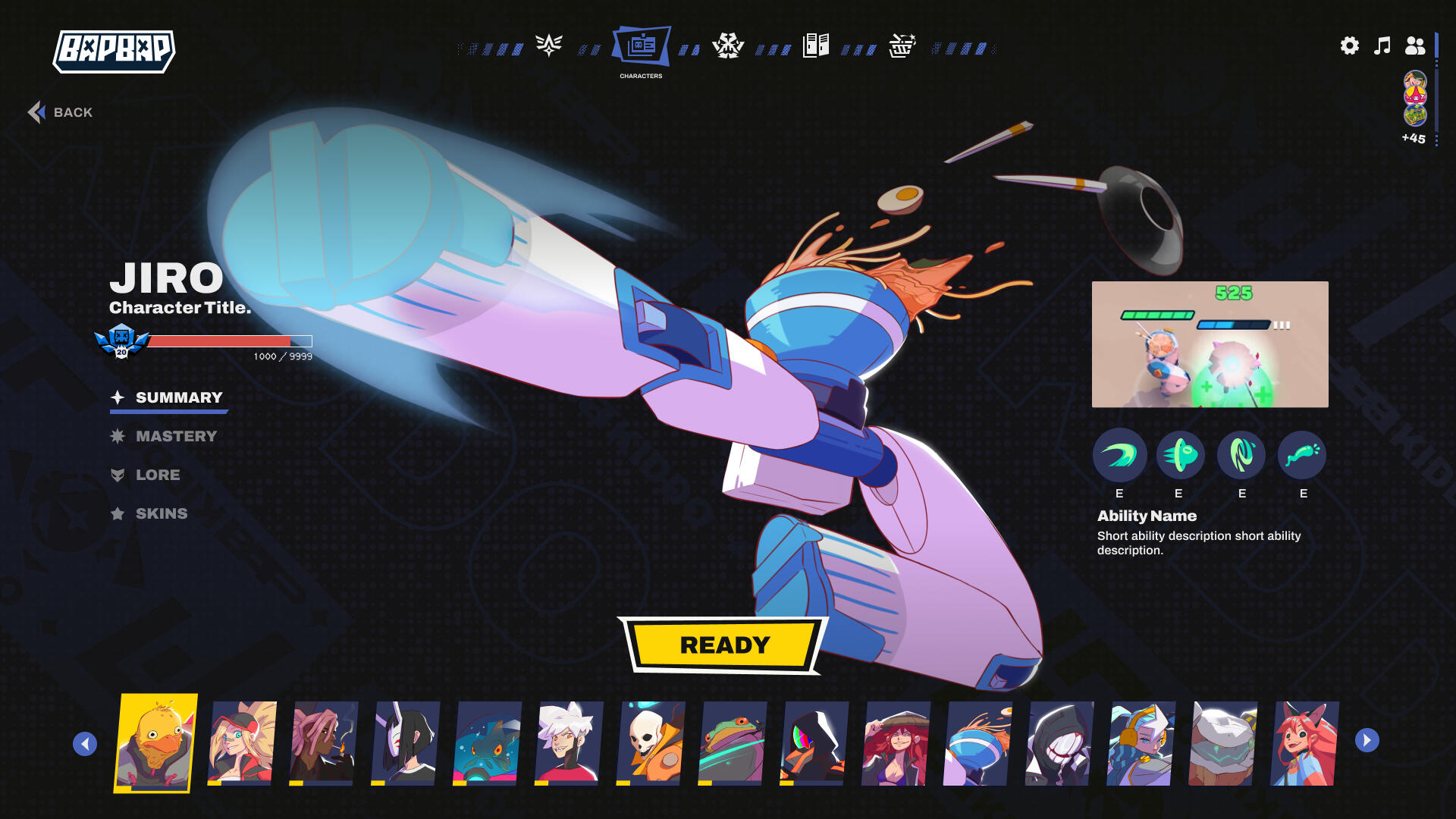Select the SUMMARY tab
The image size is (1456, 819).
(178, 397)
